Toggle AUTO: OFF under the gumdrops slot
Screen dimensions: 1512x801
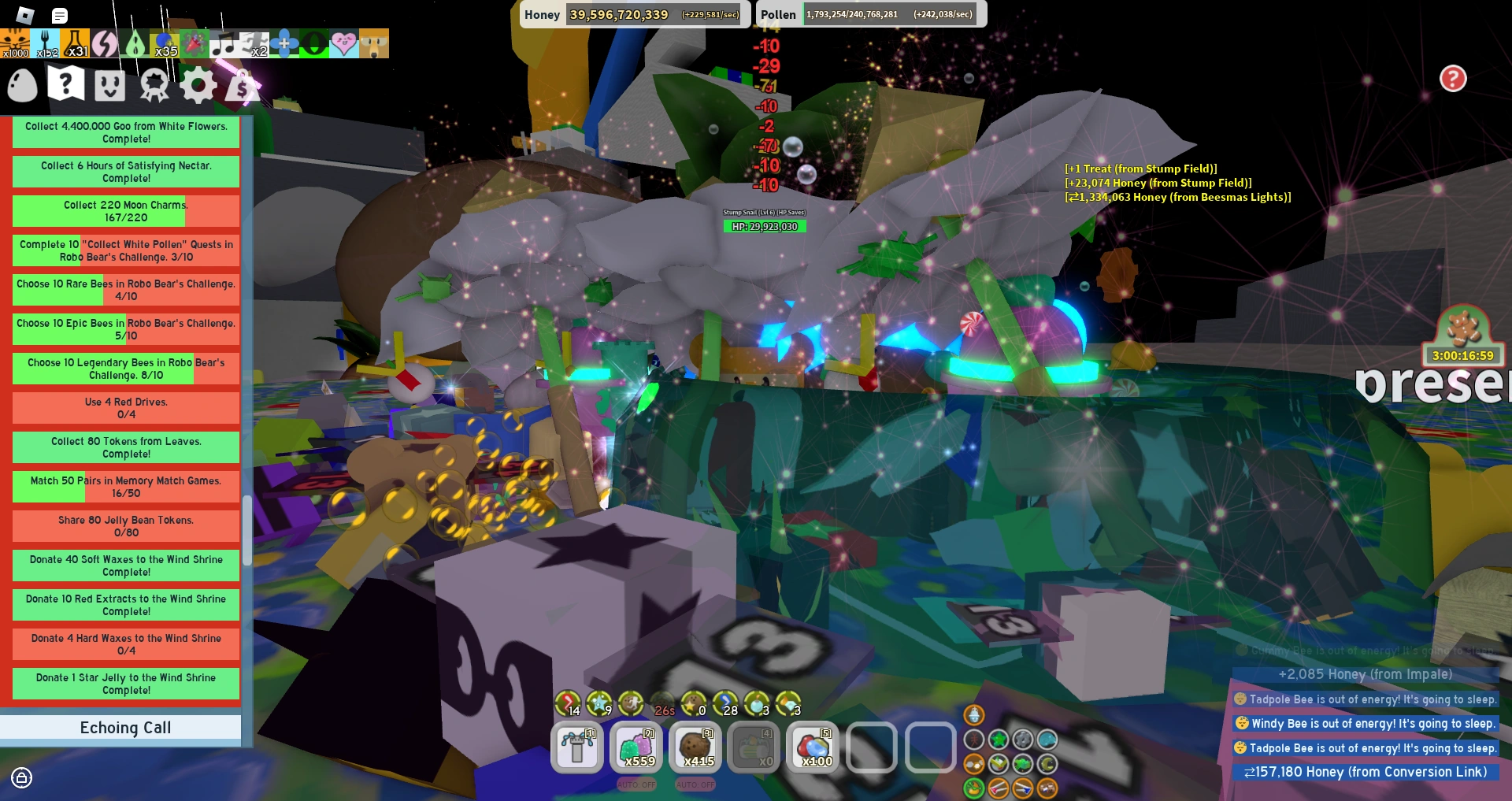(x=635, y=784)
